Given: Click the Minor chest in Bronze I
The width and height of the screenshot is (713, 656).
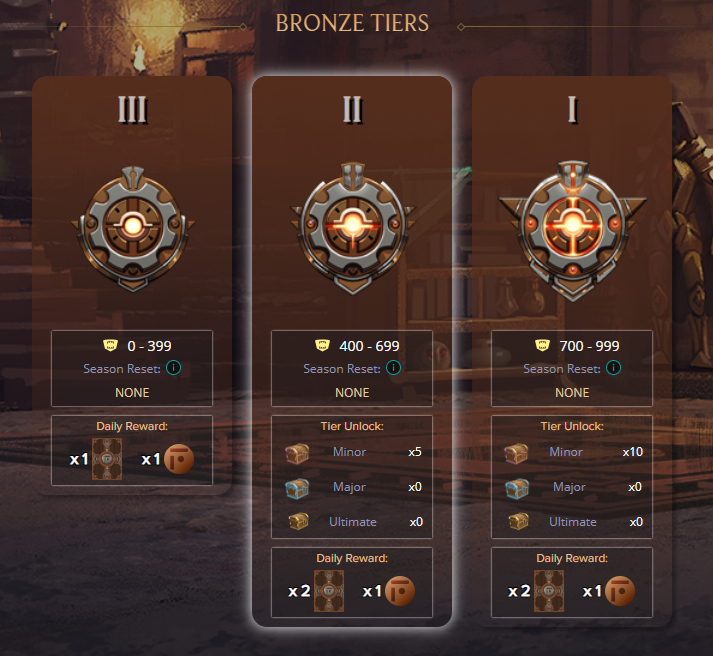Looking at the screenshot, I should 518,452.
